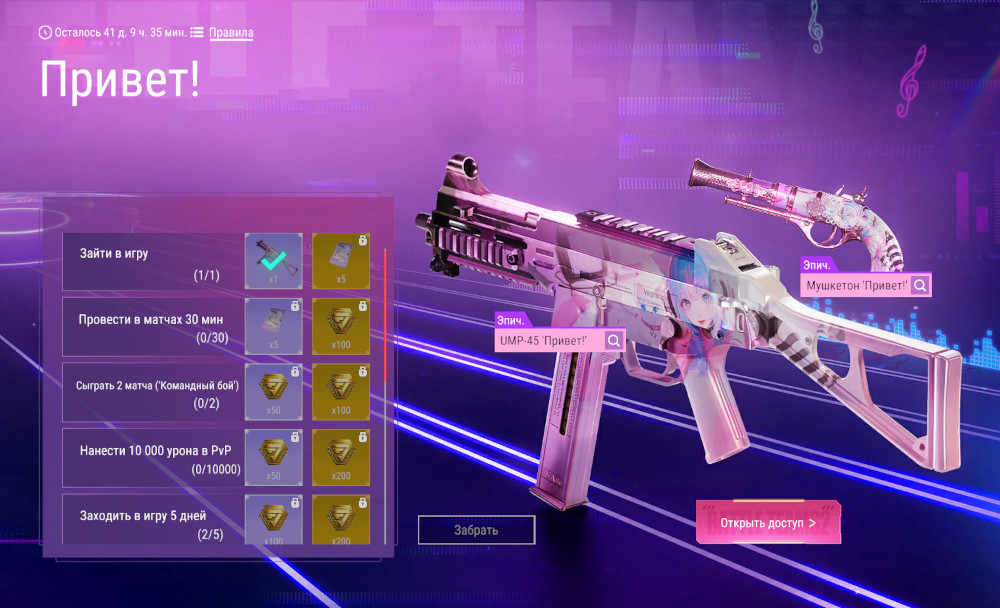Click the red task list scrollbar
Image resolution: width=1000 pixels, height=608 pixels.
coord(385,312)
